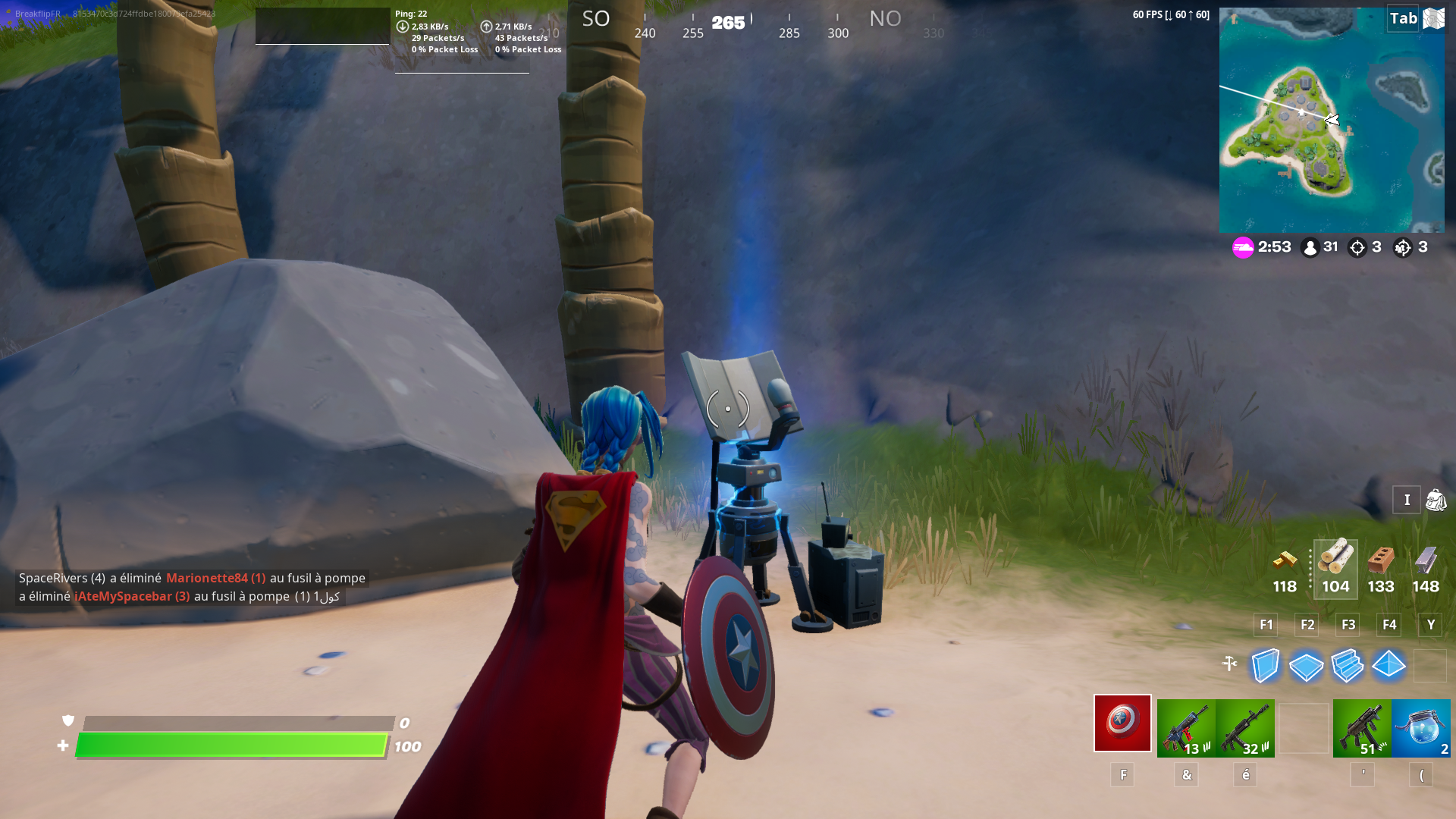Select the wall build piece
Viewport: 1456px width, 819px height.
pos(1265,666)
